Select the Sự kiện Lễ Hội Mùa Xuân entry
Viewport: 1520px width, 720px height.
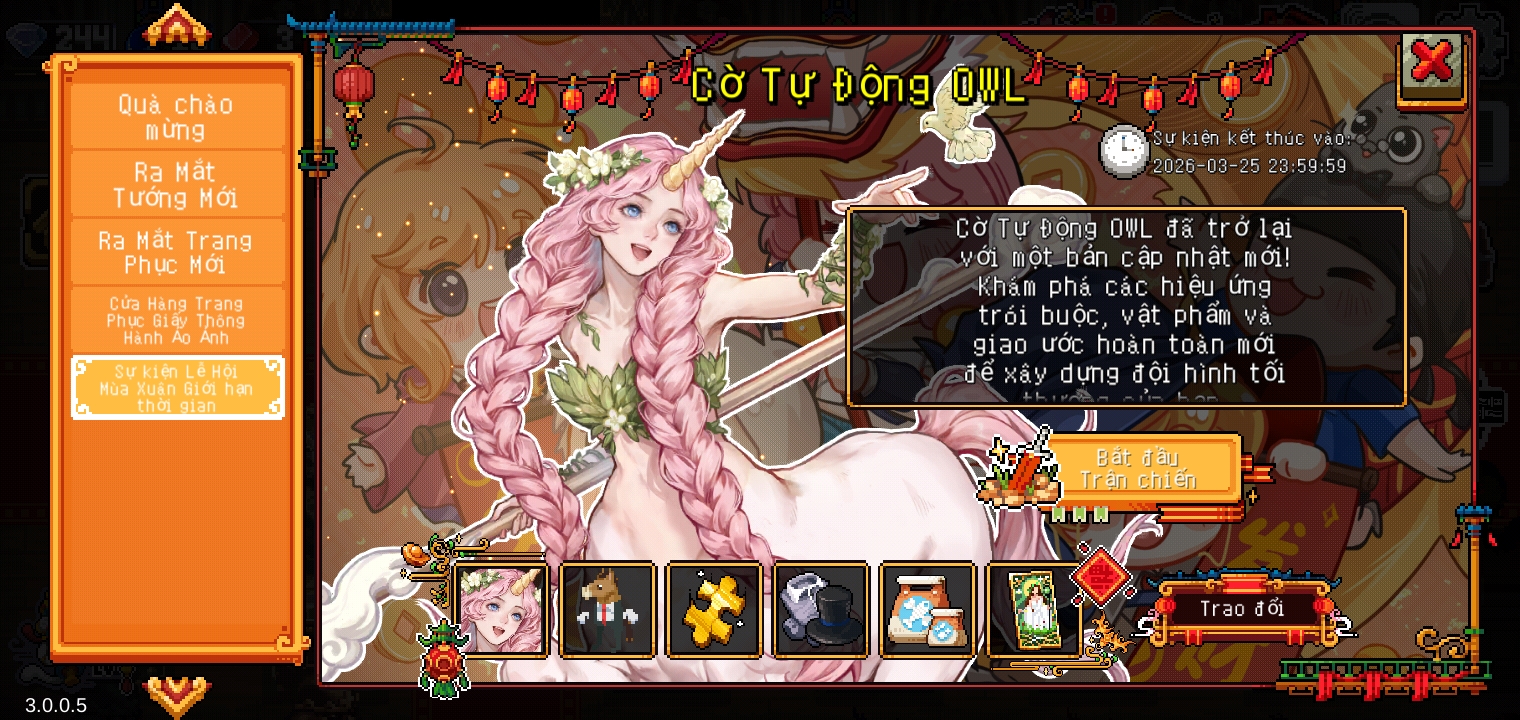[177, 388]
